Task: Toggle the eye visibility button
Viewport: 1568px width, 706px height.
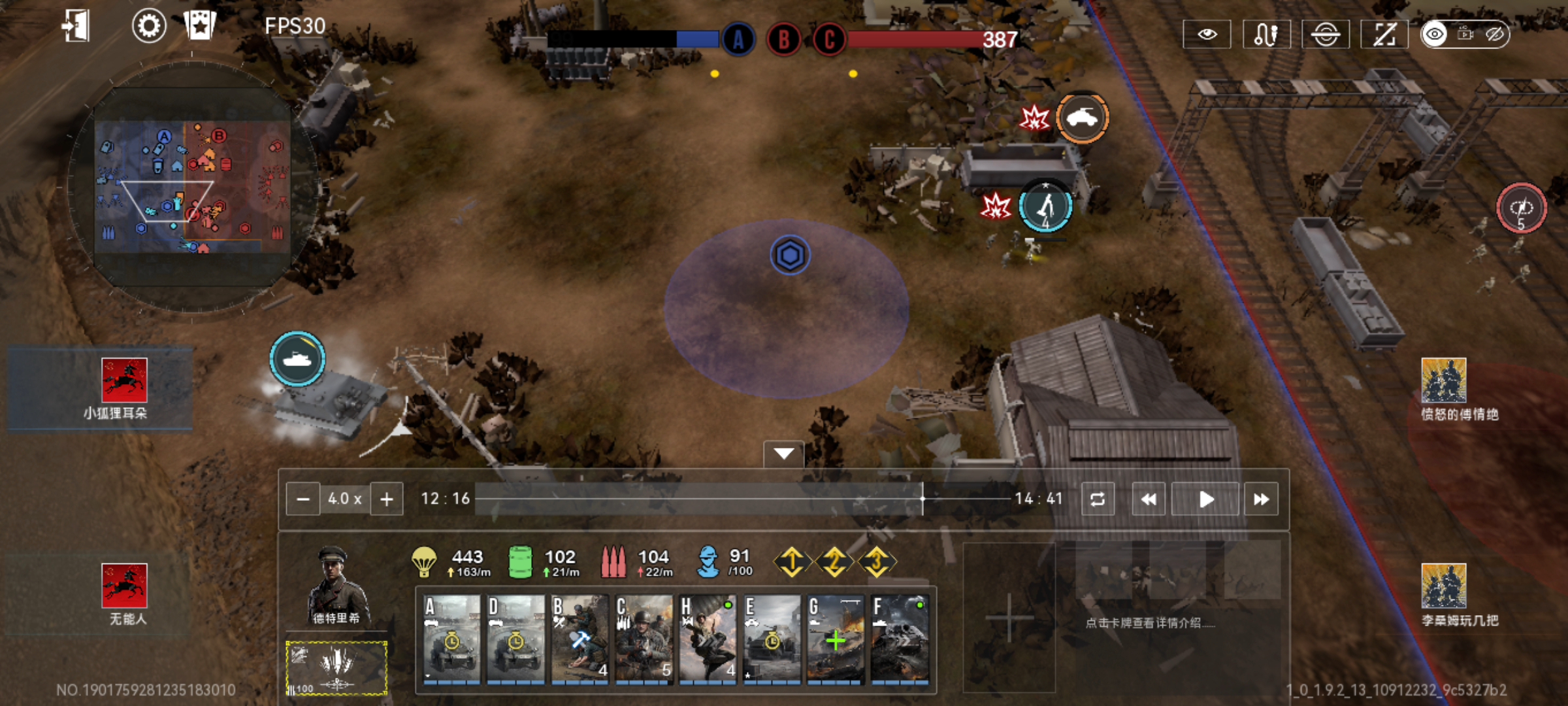Action: pos(1207,34)
